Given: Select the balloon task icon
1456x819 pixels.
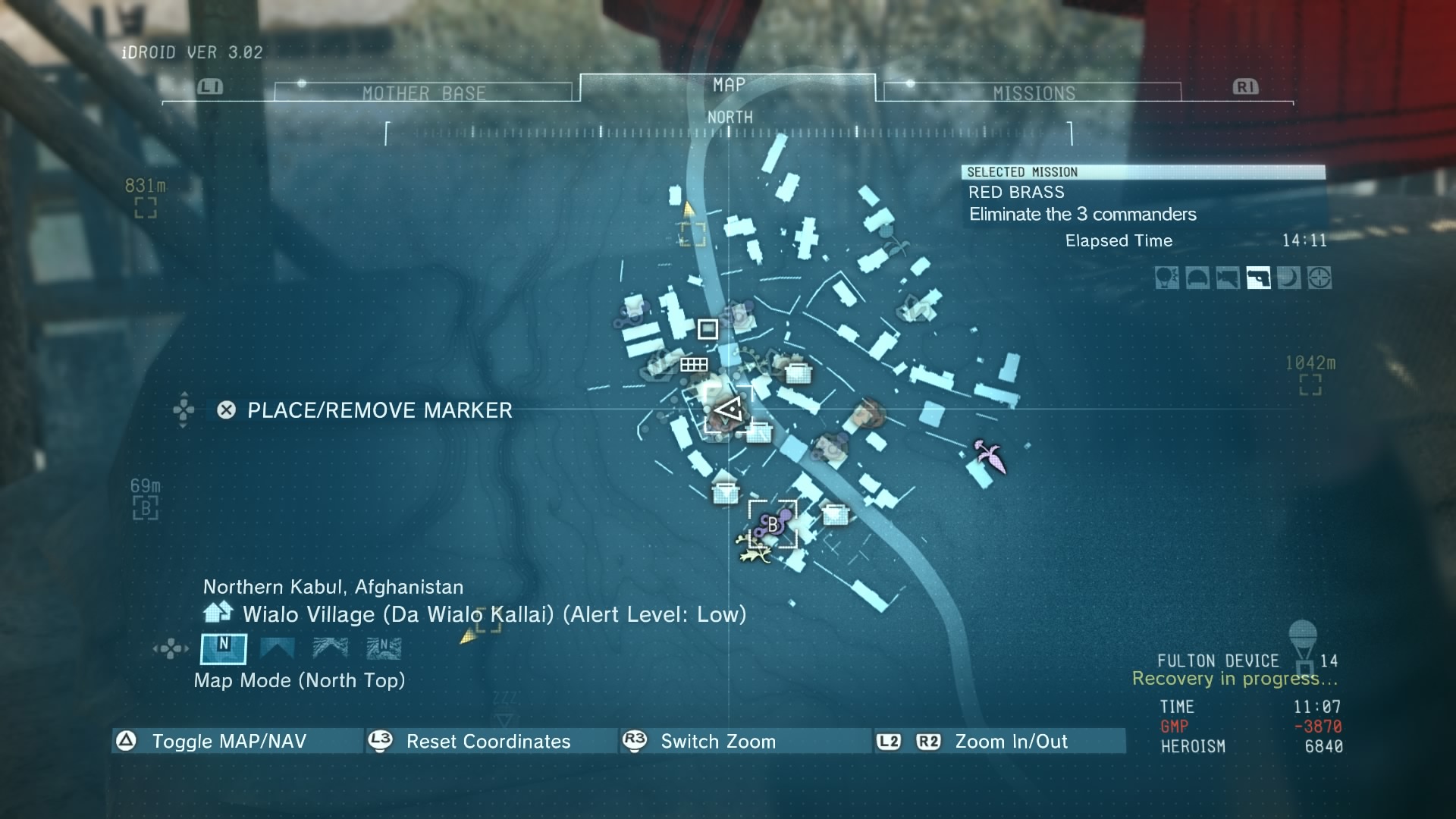Looking at the screenshot, I should pyautogui.click(x=1166, y=278).
